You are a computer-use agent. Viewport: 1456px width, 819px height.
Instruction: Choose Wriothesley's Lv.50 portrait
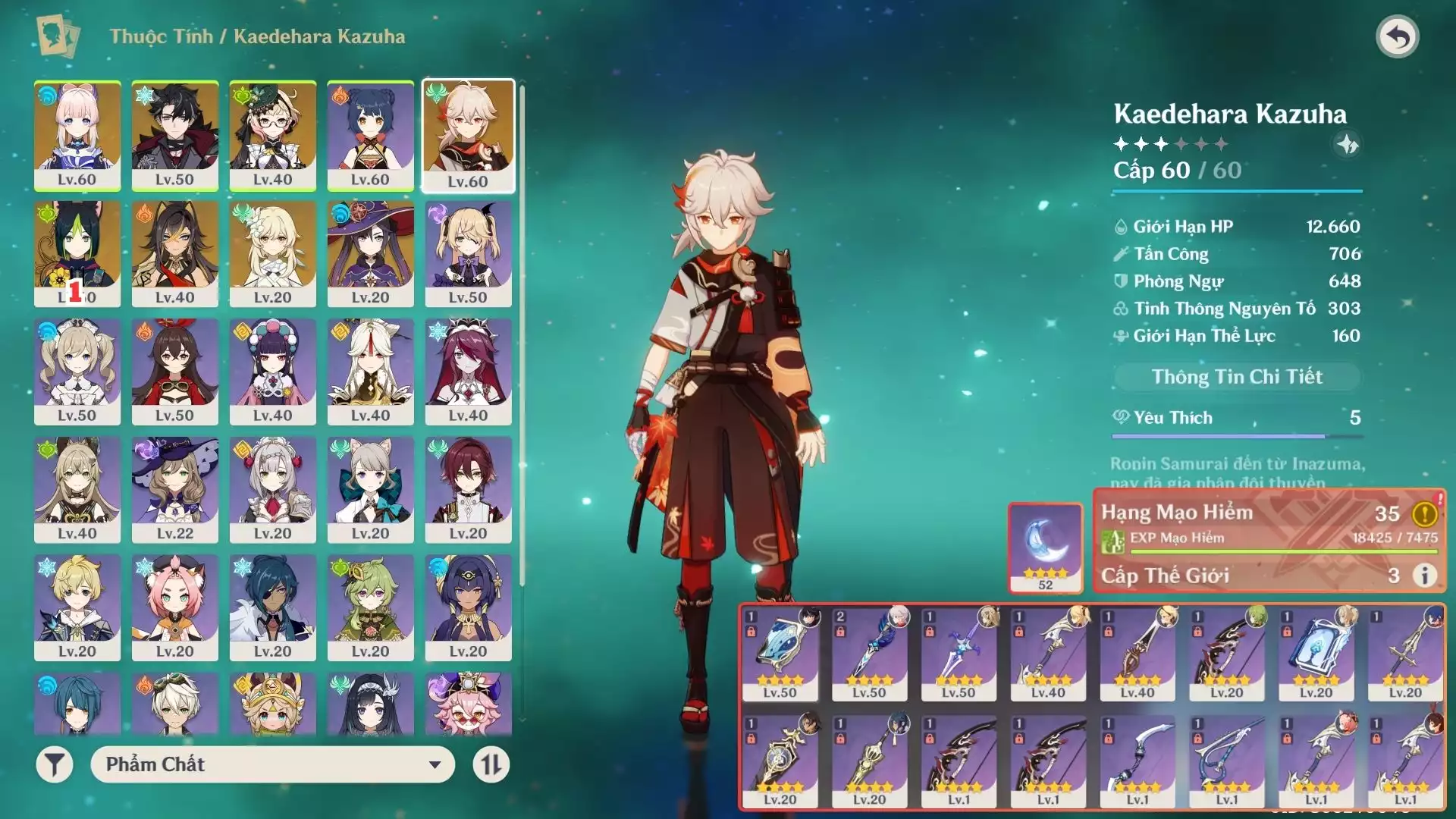click(175, 135)
